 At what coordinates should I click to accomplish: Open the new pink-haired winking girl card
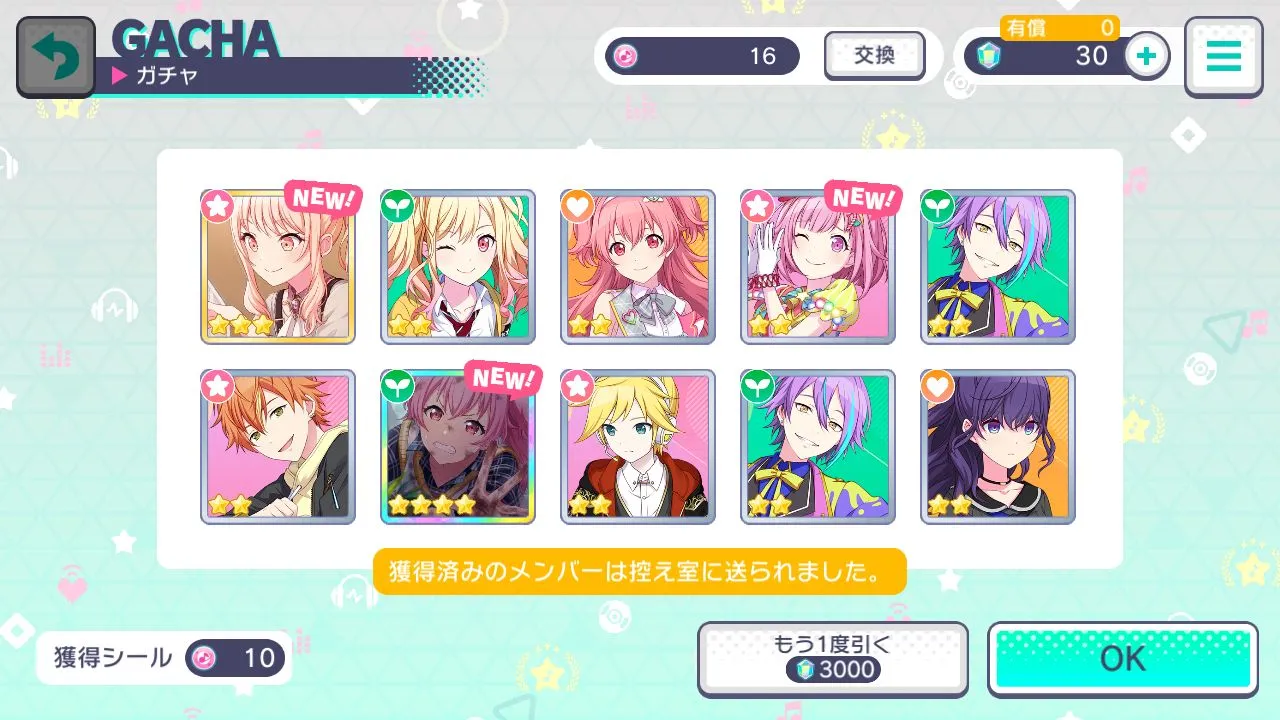(818, 267)
